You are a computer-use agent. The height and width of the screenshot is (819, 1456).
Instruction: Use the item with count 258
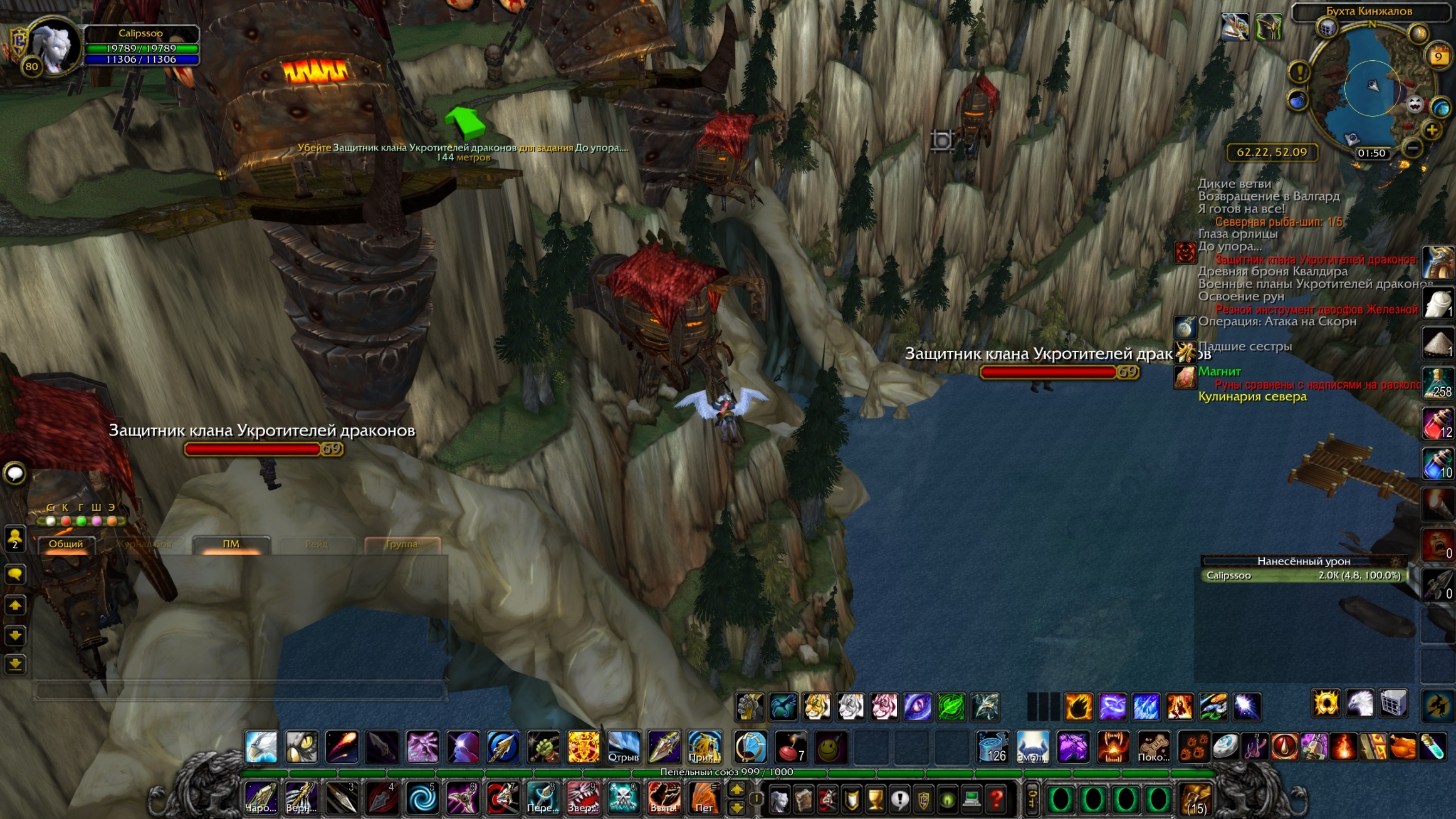1437,383
